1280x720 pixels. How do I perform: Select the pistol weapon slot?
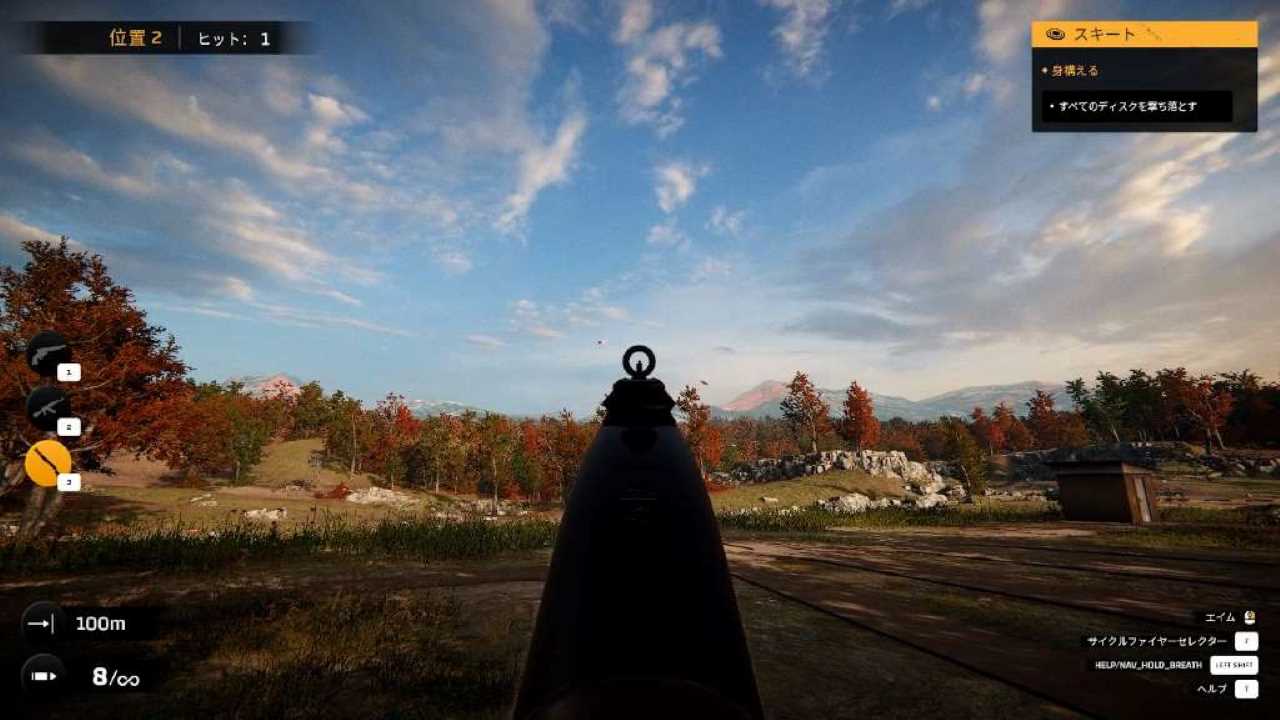coord(47,352)
